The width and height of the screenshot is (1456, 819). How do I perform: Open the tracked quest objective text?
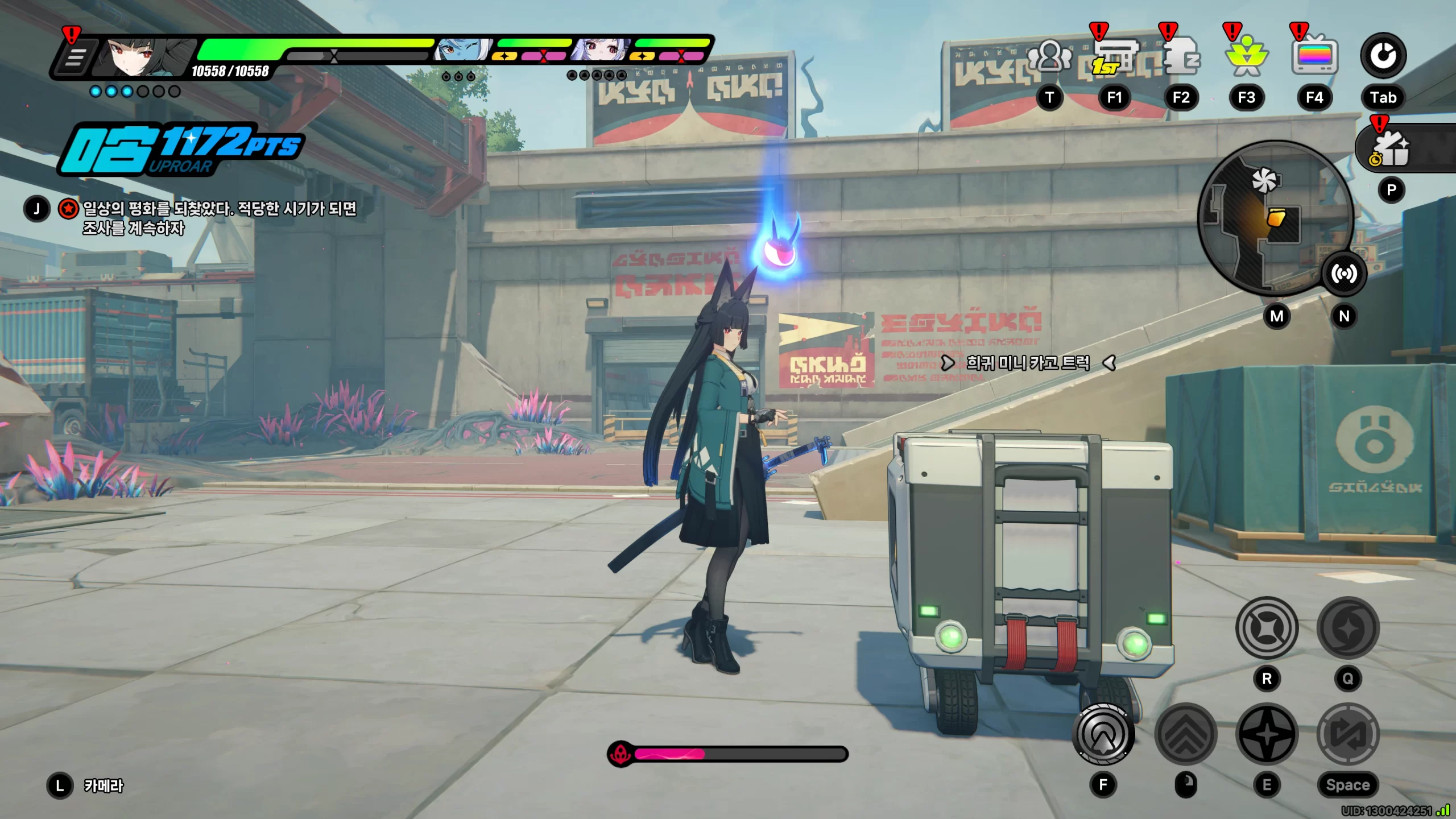point(219,218)
